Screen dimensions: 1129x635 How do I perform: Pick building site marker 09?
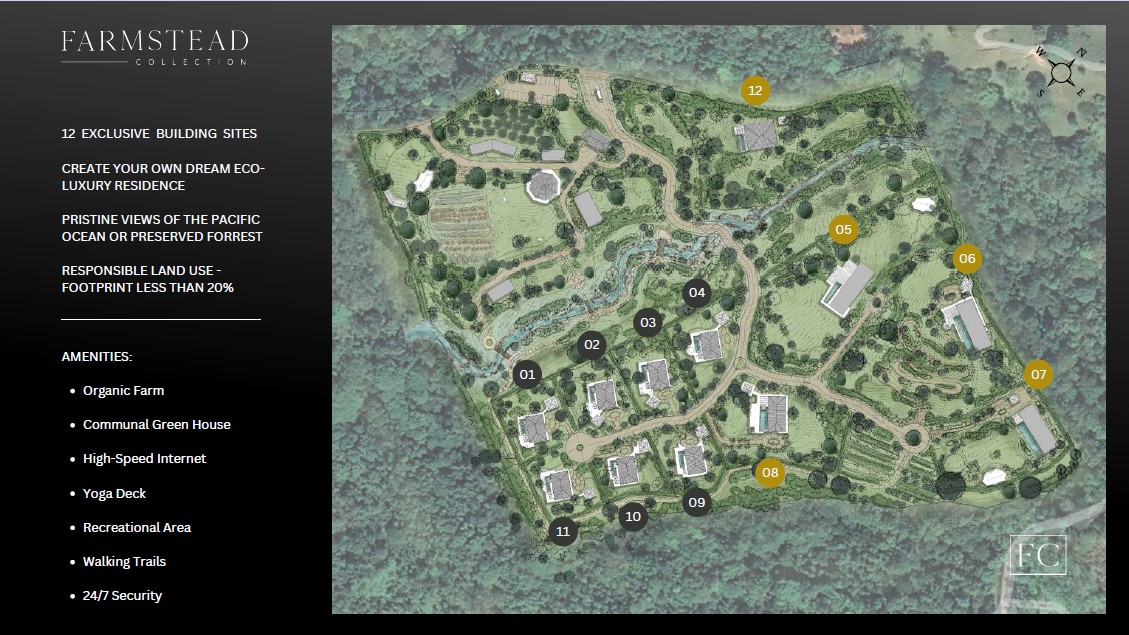696,502
